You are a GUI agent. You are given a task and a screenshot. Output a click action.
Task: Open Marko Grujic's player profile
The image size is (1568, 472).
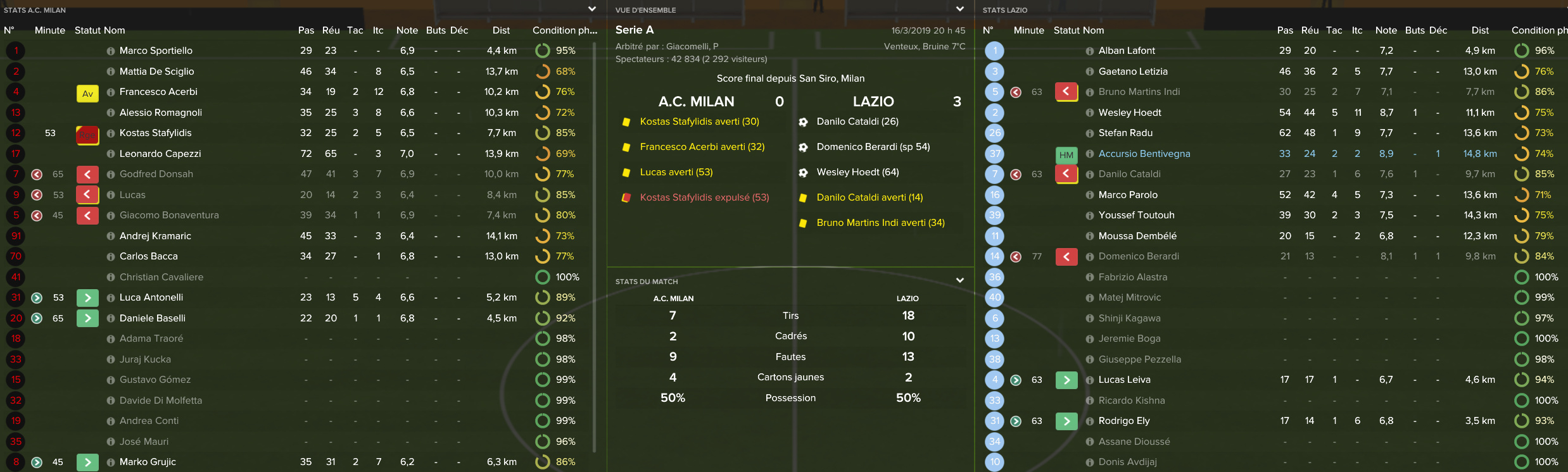(148, 462)
